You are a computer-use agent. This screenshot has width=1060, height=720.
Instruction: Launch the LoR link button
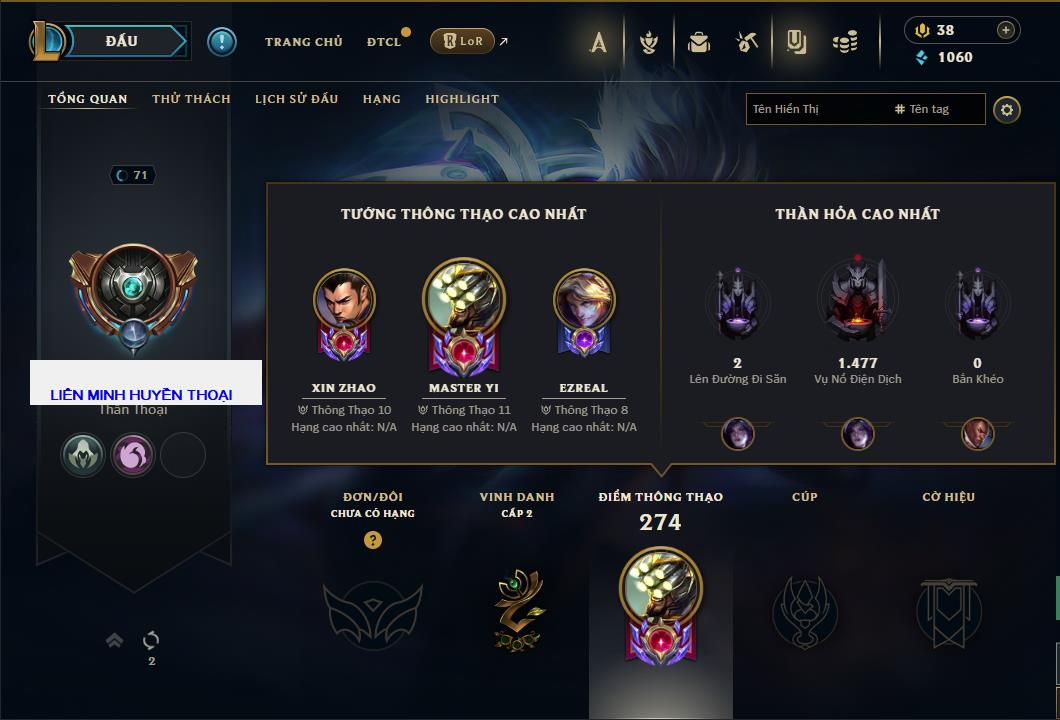(462, 42)
